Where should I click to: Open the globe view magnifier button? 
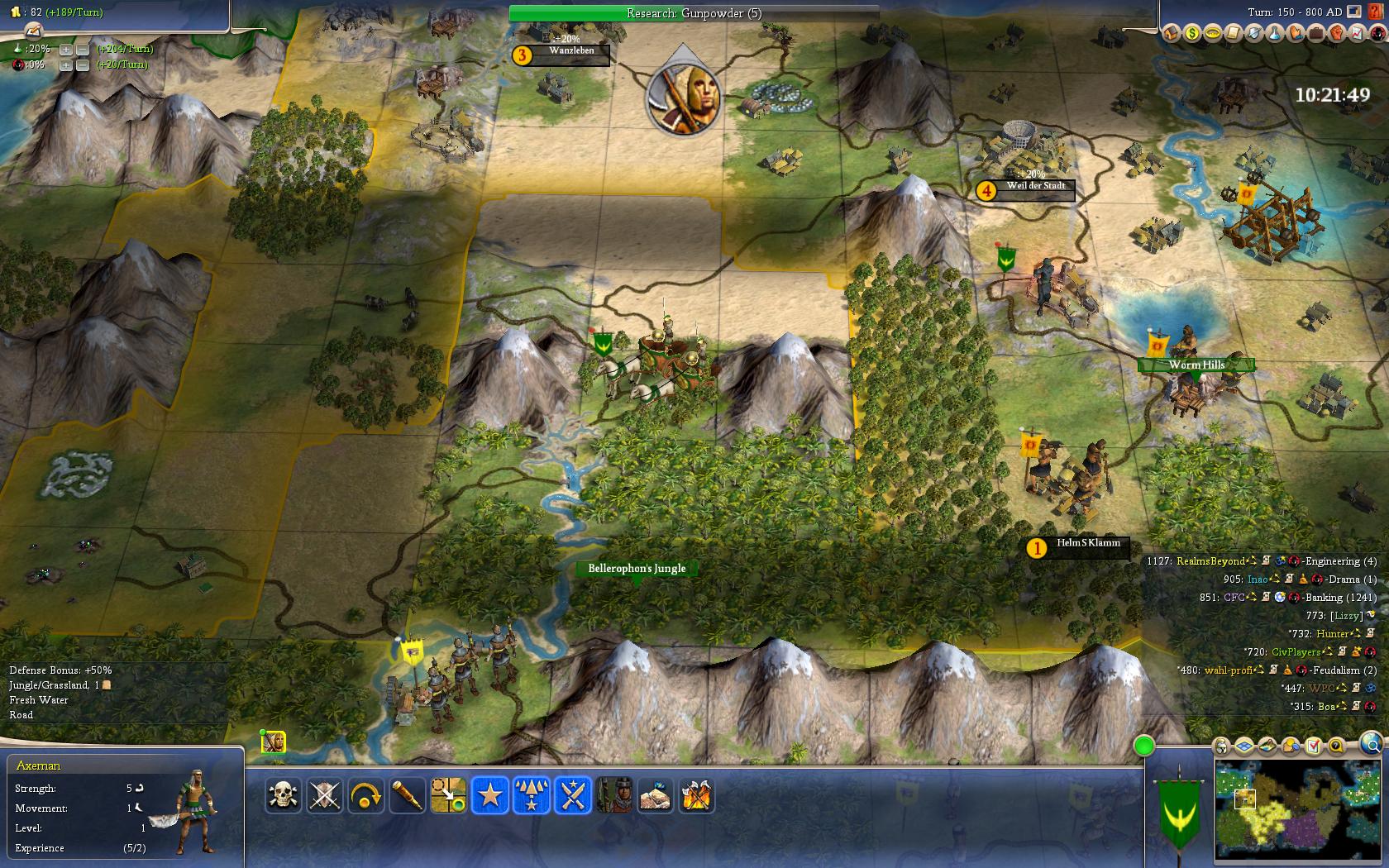pyautogui.click(x=1370, y=742)
